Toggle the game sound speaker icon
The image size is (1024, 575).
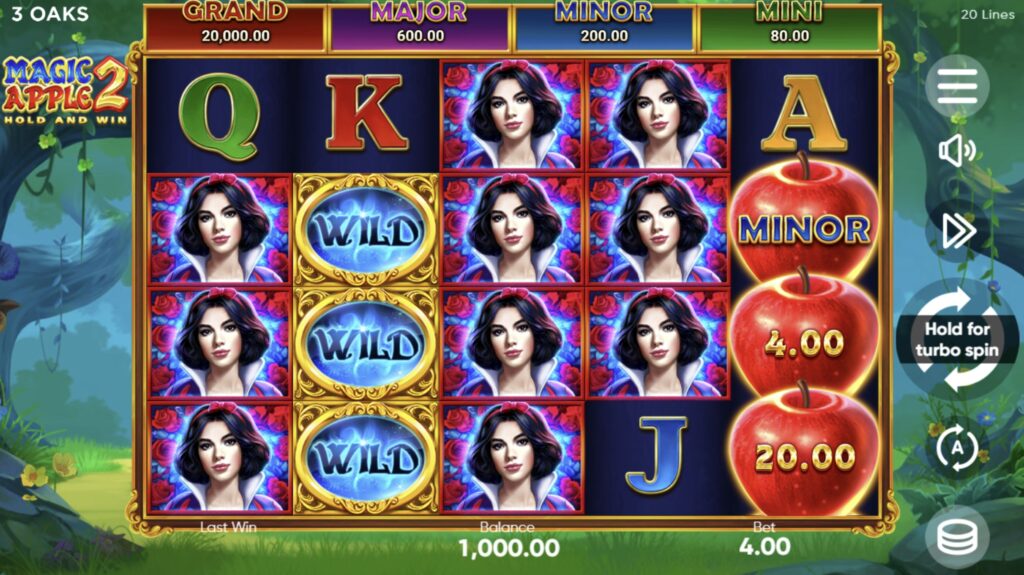(x=957, y=152)
